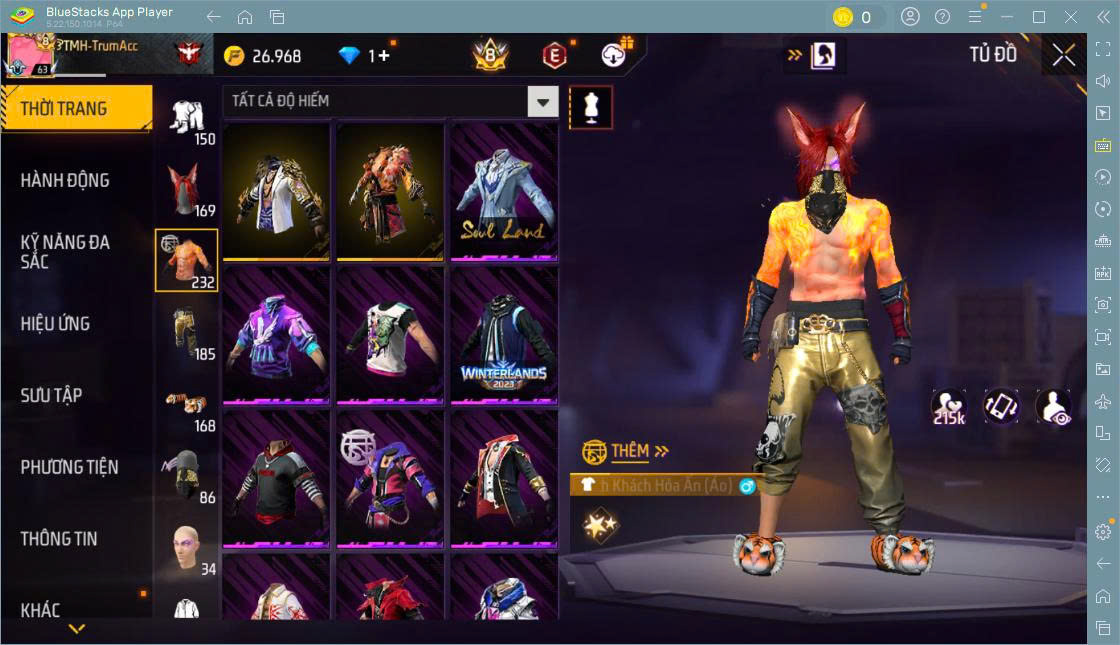Open the HIỆU ỨNG section
Viewport: 1120px width, 645px height.
tap(55, 324)
